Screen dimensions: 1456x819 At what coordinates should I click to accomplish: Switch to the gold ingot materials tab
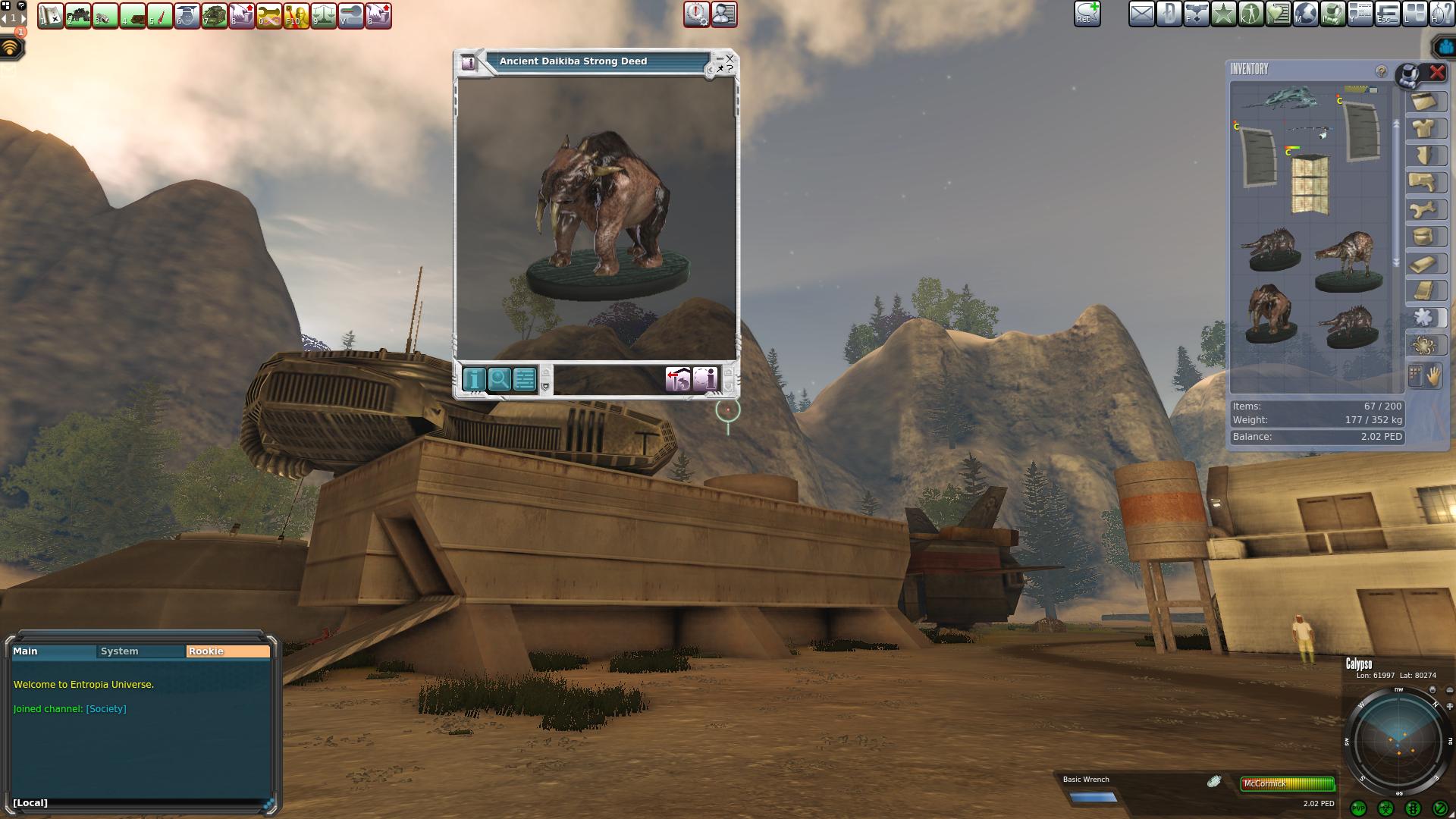[x=1425, y=264]
